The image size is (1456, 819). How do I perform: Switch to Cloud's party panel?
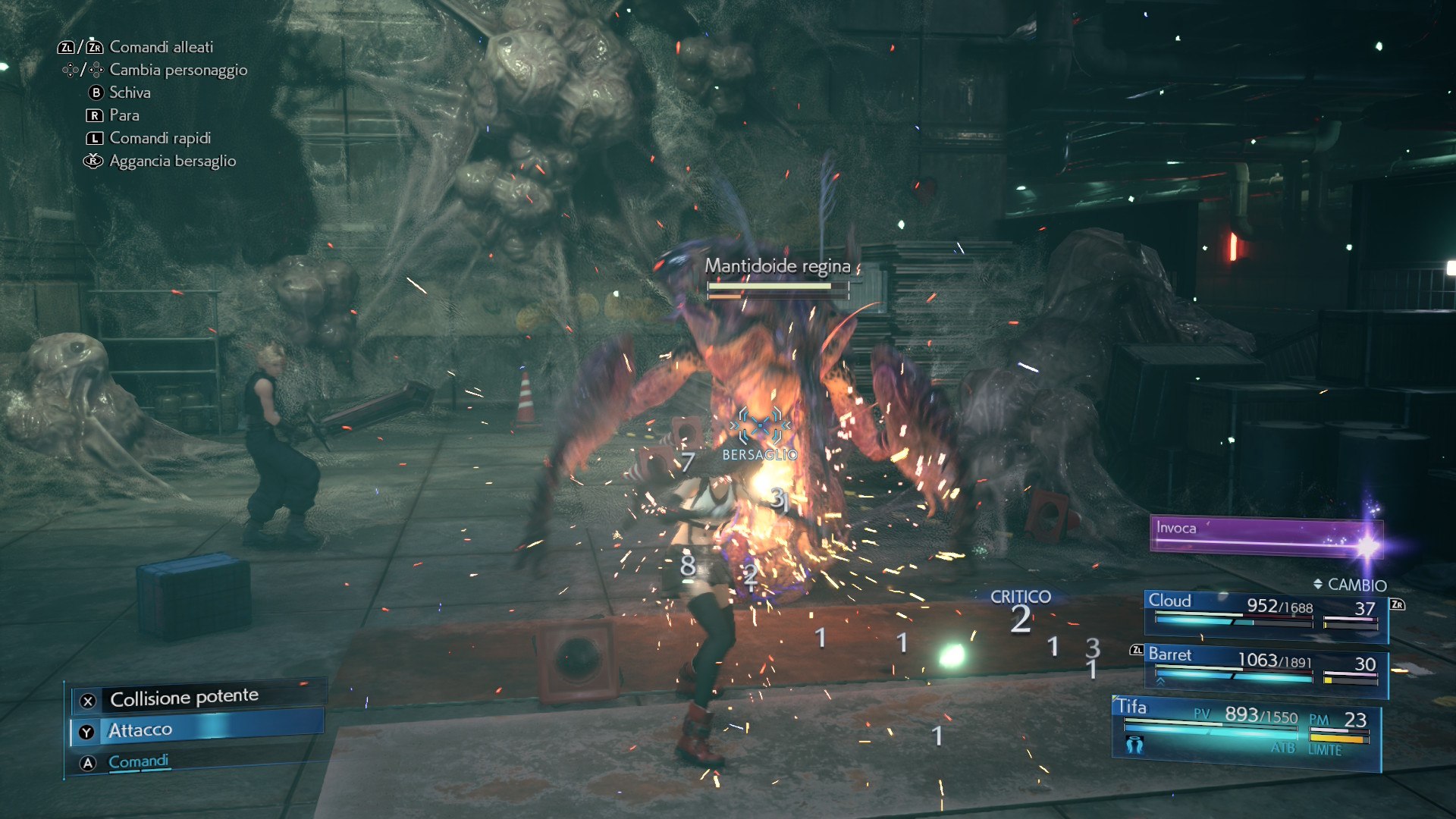coord(1265,613)
